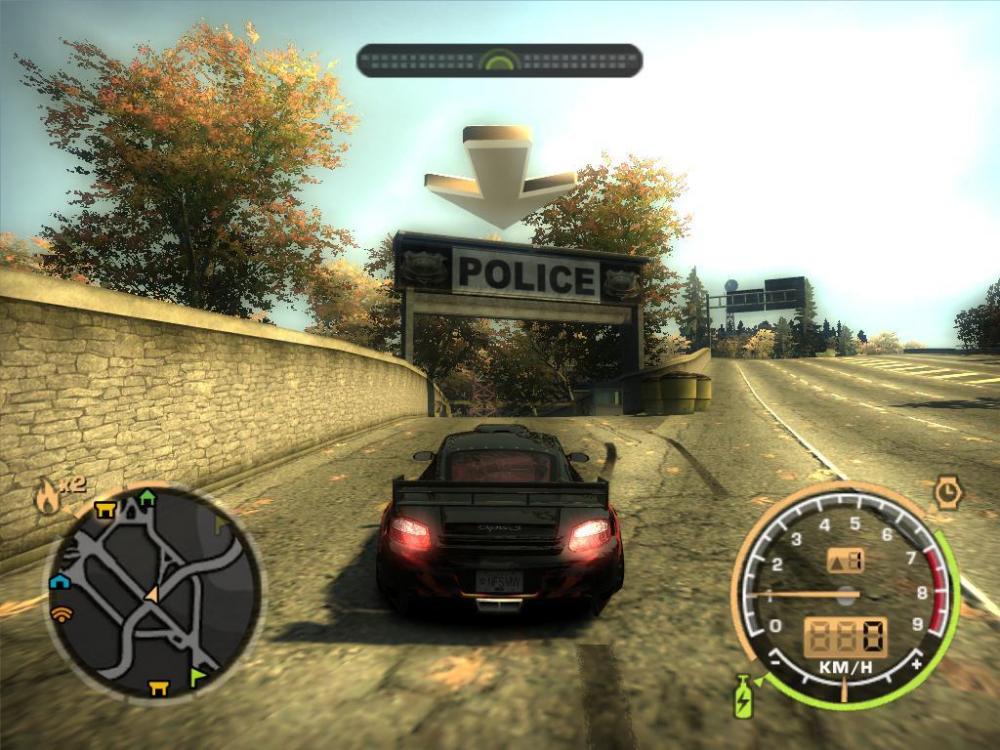The width and height of the screenshot is (1000, 750).
Task: Select the blue house marker on minimap
Action: [x=59, y=581]
